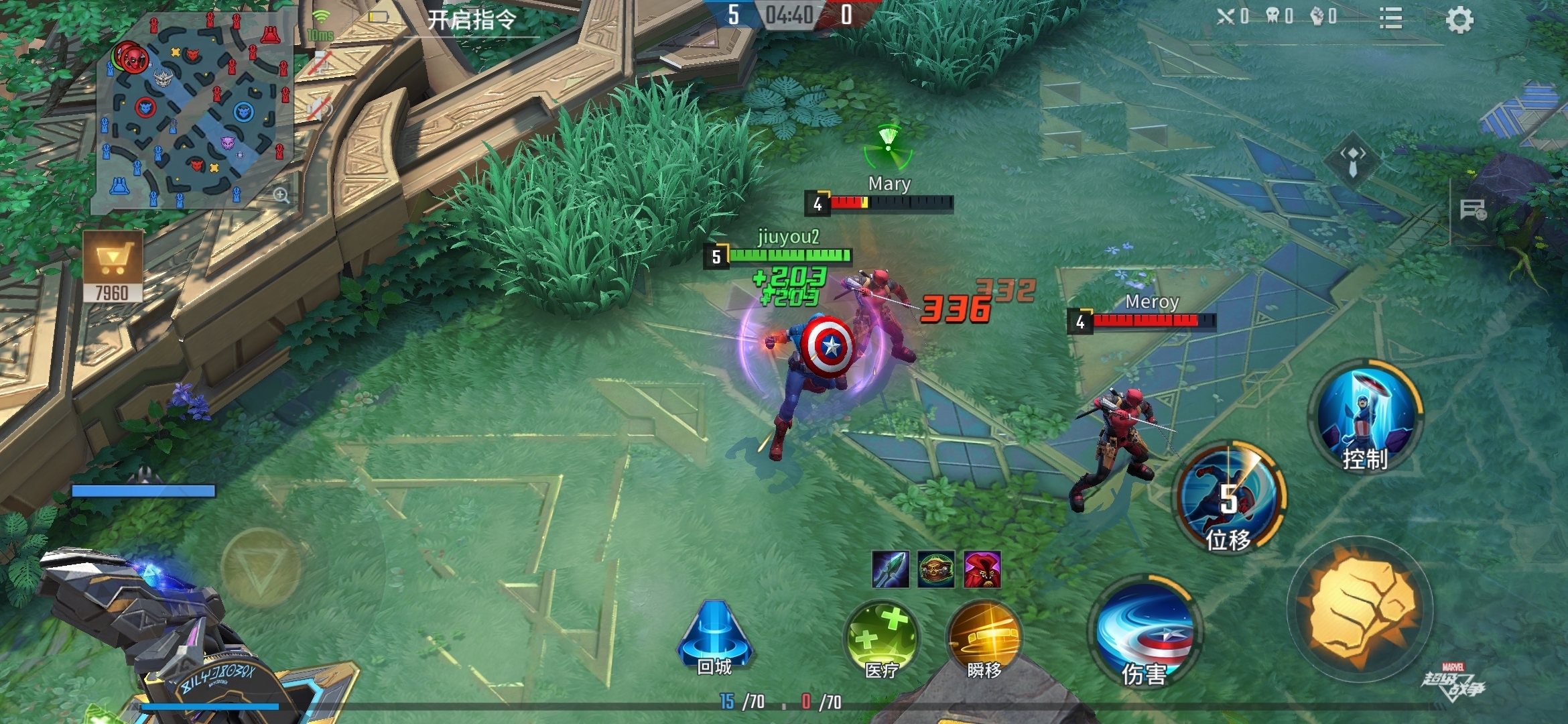Tap 回城 to recall to base
Image resolution: width=1568 pixels, height=724 pixels.
[714, 638]
